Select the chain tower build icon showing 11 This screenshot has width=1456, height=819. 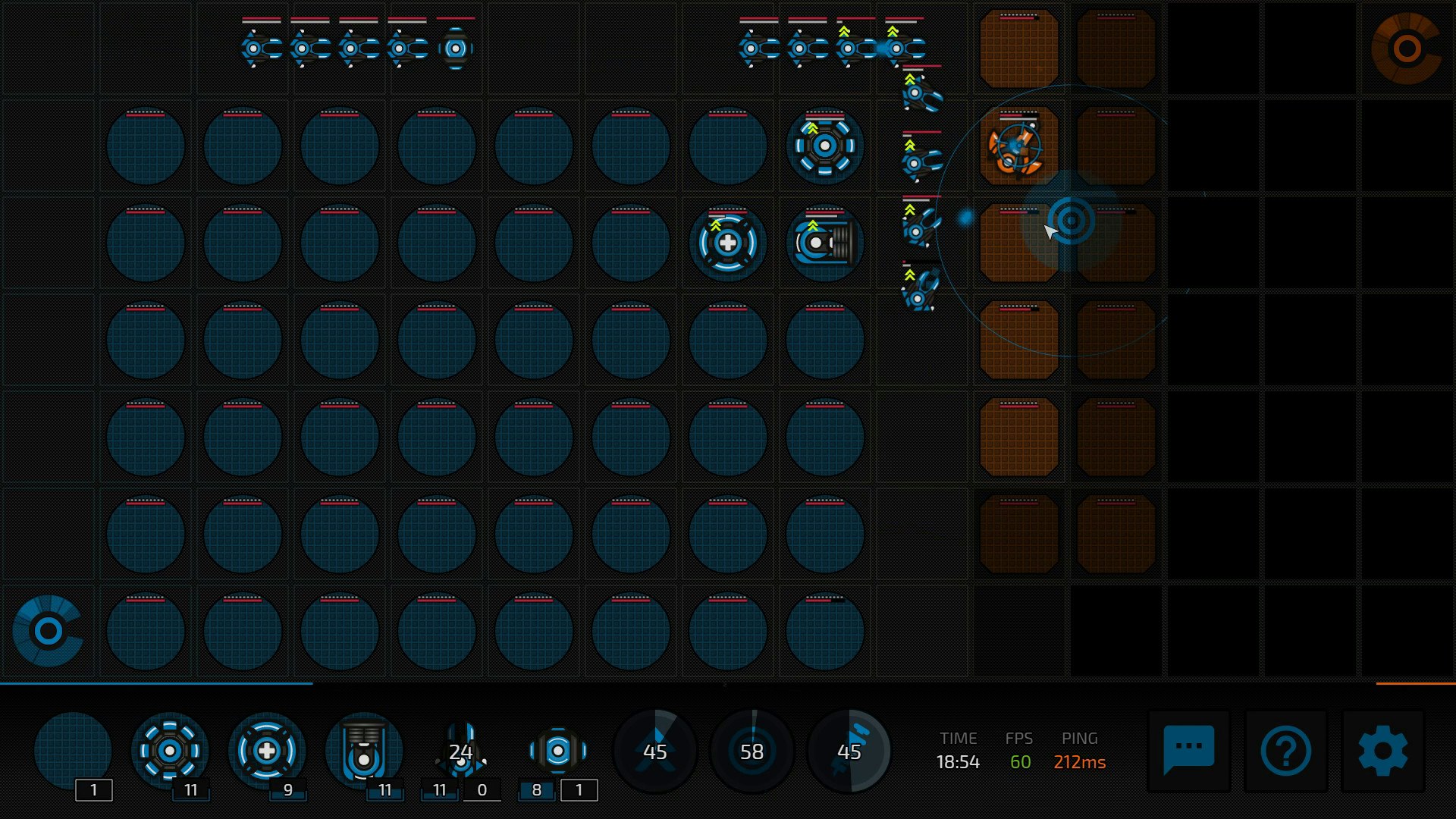tap(366, 751)
